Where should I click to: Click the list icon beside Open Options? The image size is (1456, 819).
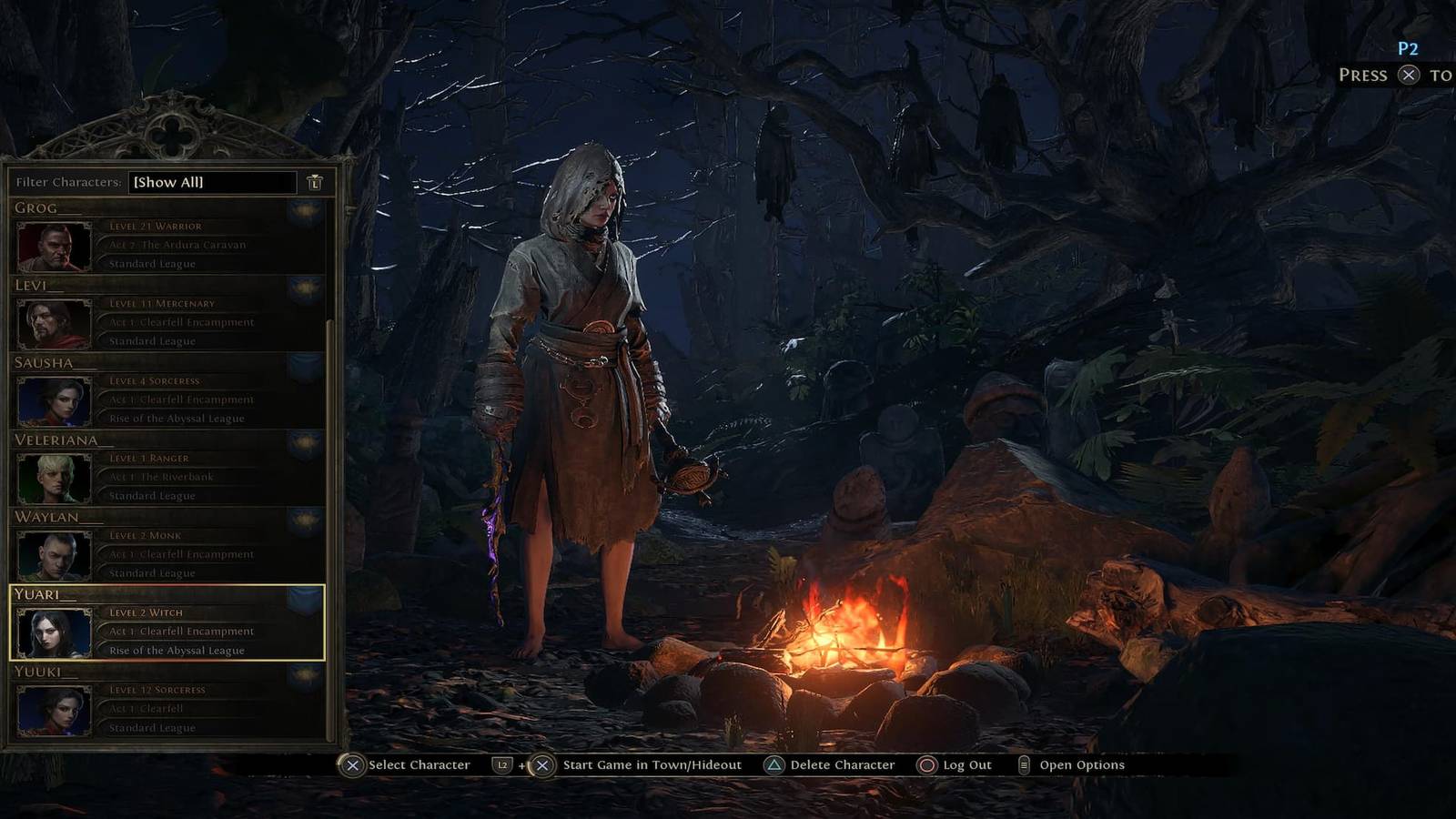[1026, 765]
